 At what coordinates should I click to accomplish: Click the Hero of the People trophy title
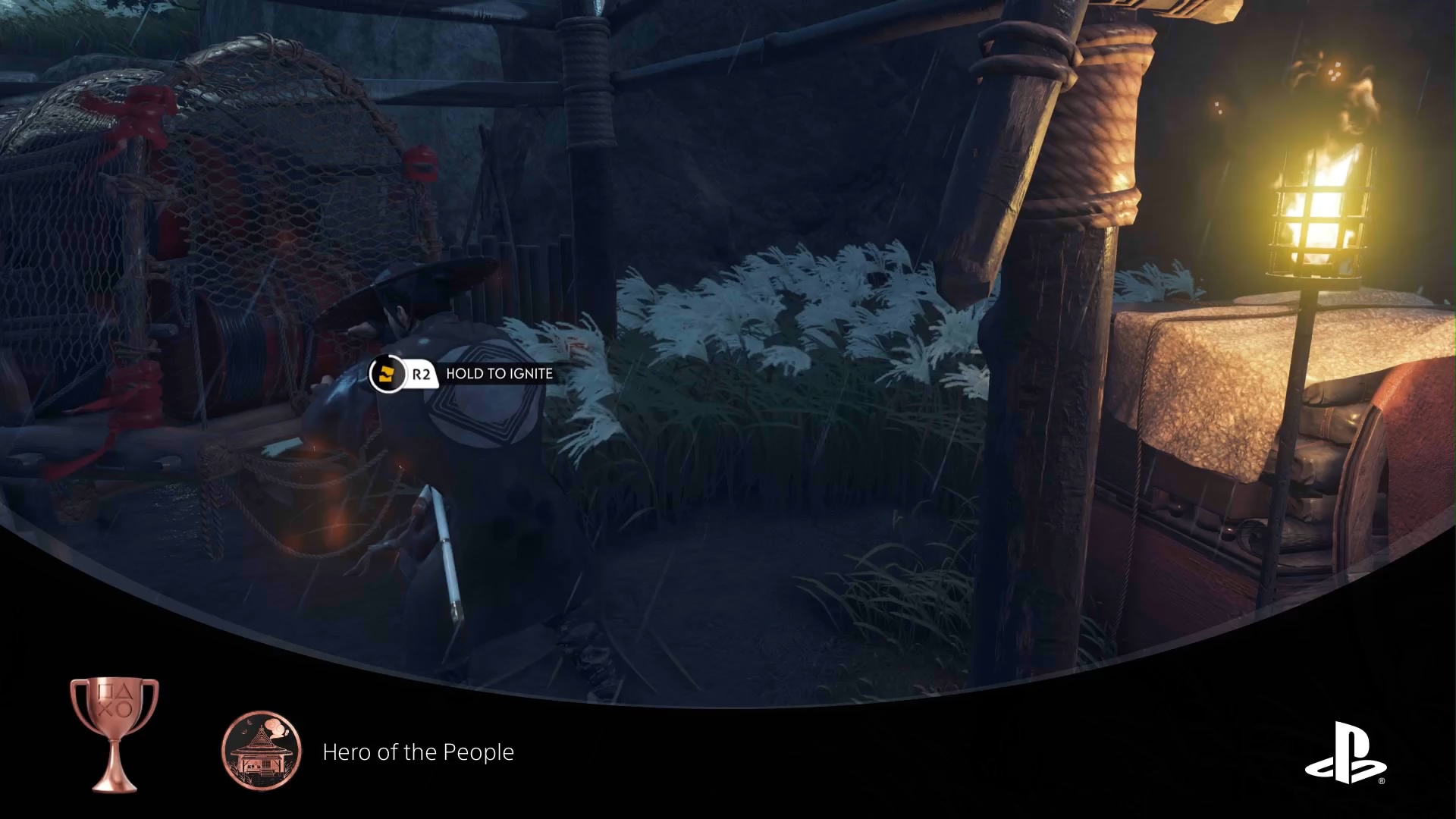pos(418,752)
